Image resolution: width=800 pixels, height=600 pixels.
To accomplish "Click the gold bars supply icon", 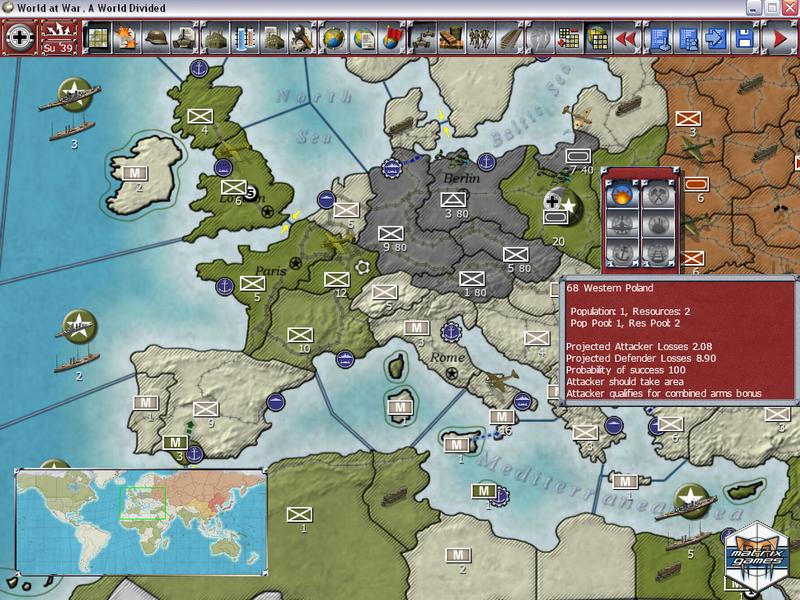I will click(450, 38).
